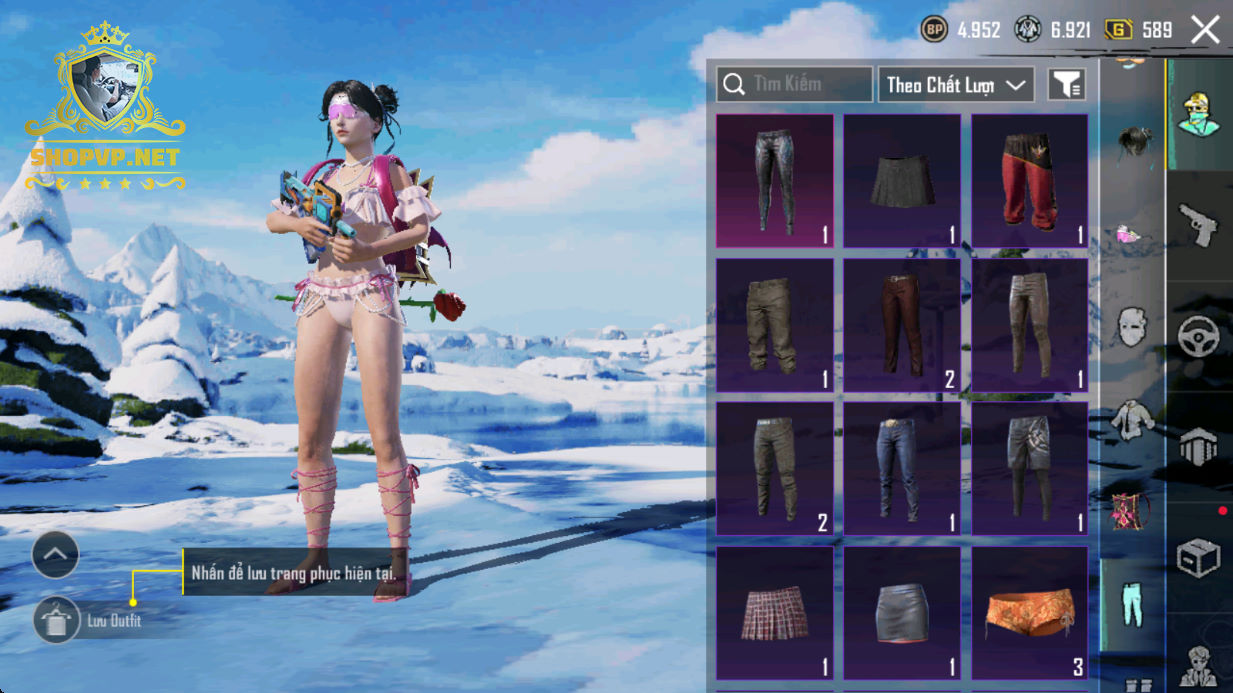
Task: Switch to the crate box category
Action: point(1198,558)
